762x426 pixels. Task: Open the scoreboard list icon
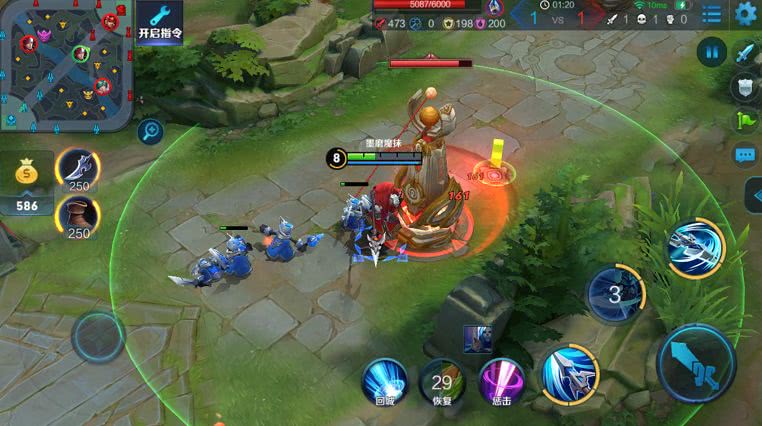click(x=711, y=13)
